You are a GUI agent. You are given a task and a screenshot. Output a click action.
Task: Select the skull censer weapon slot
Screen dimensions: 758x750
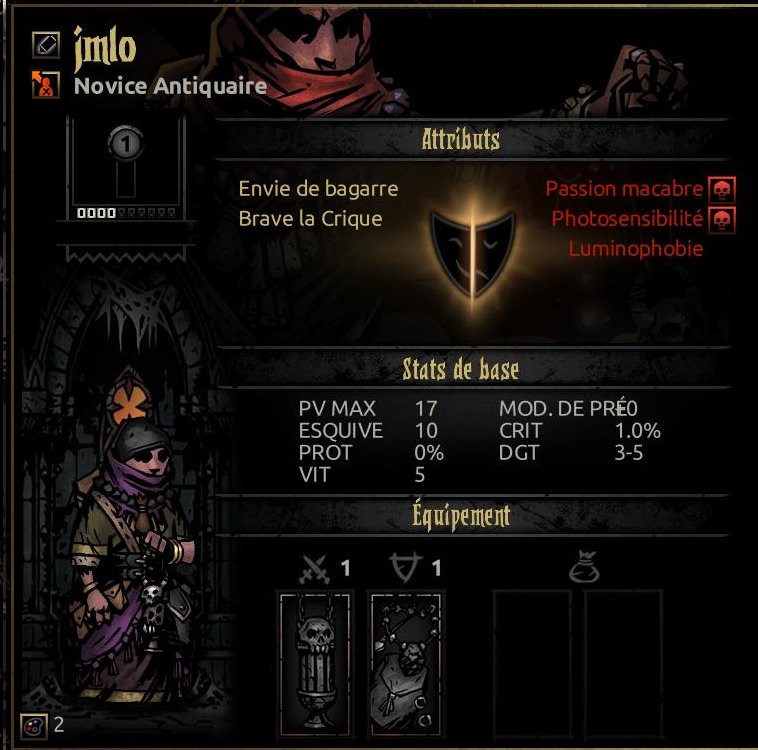pyautogui.click(x=315, y=661)
